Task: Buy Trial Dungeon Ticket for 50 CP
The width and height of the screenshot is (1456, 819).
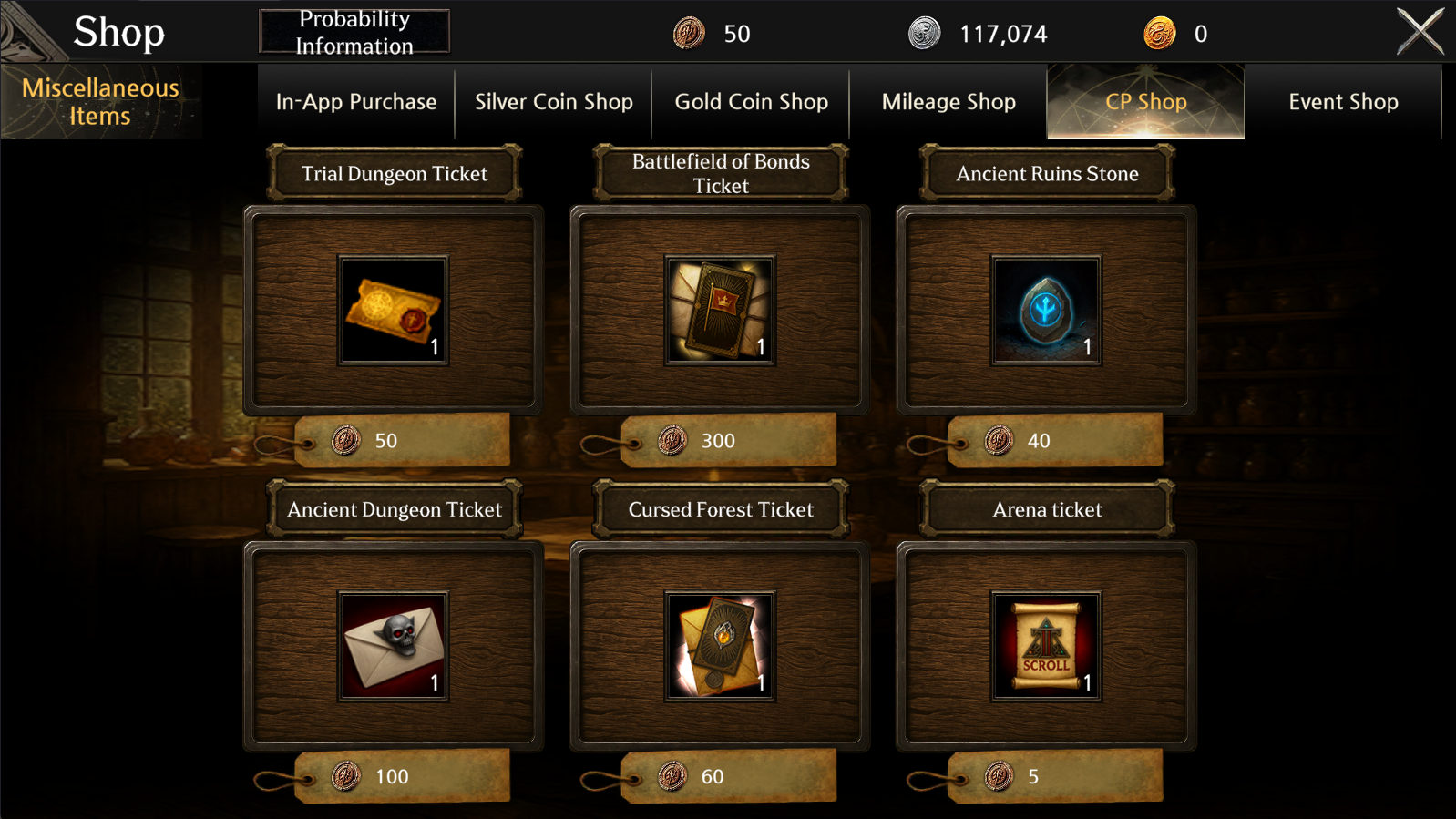Action: point(401,441)
